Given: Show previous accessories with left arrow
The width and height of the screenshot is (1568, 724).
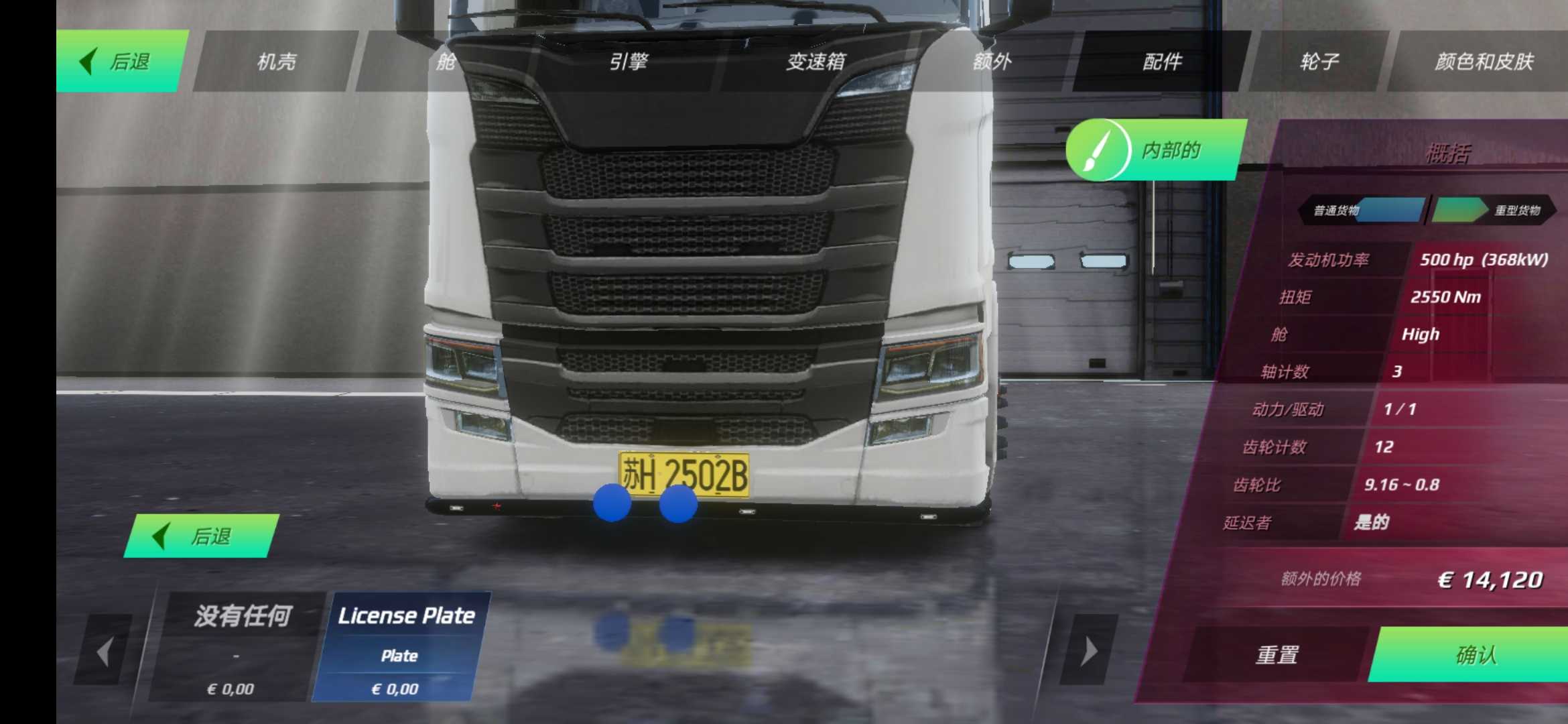Looking at the screenshot, I should tap(105, 651).
